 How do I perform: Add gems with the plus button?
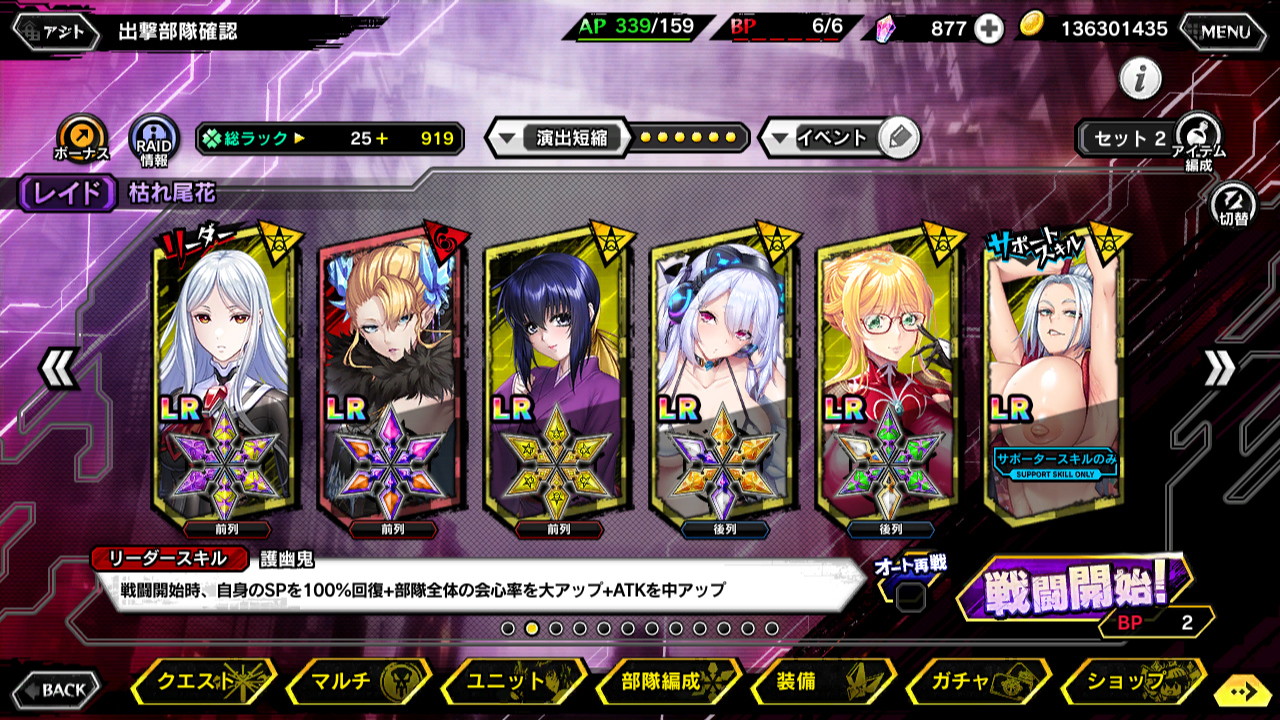tap(989, 29)
